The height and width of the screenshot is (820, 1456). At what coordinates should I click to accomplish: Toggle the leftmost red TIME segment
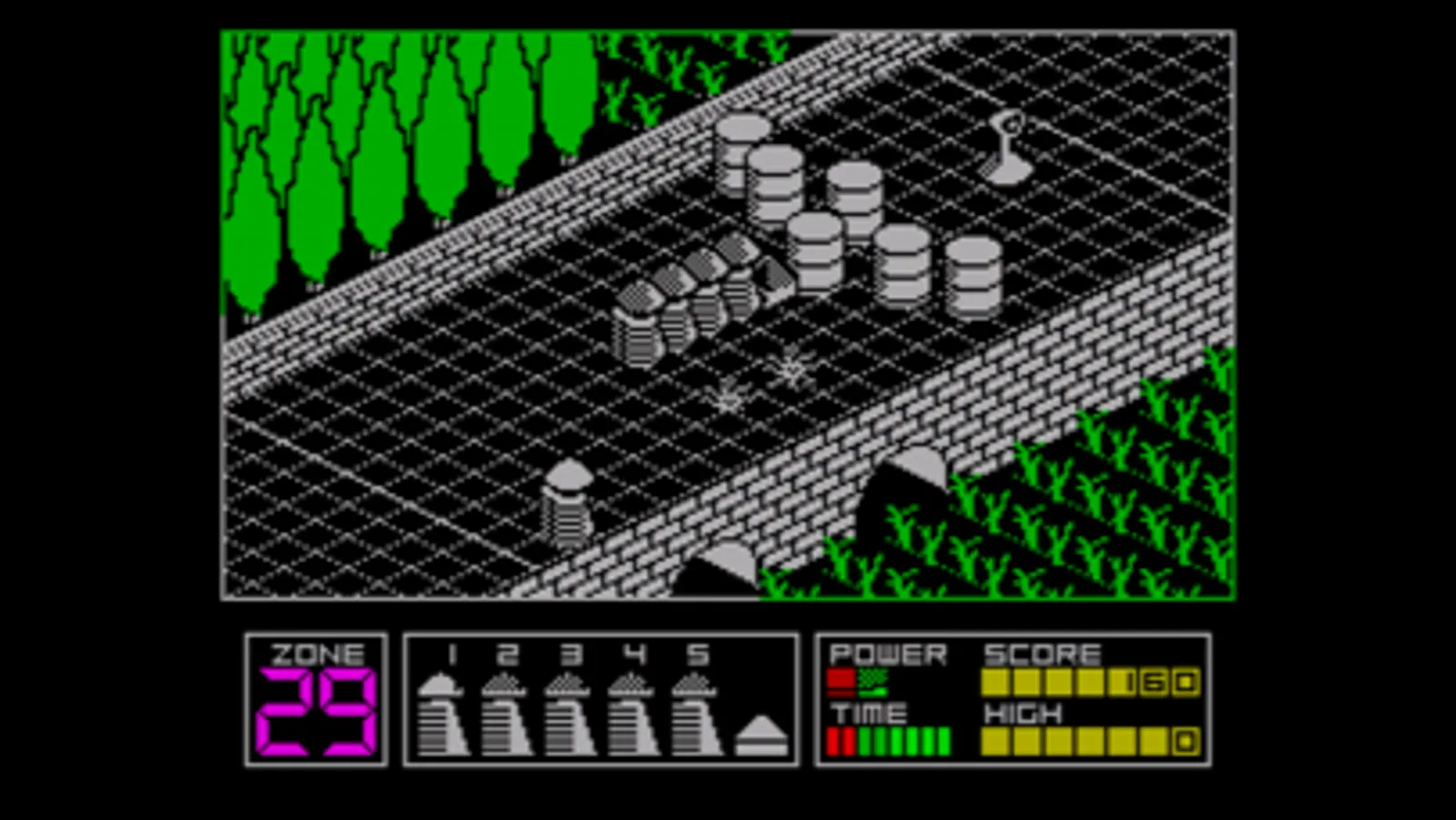[830, 741]
